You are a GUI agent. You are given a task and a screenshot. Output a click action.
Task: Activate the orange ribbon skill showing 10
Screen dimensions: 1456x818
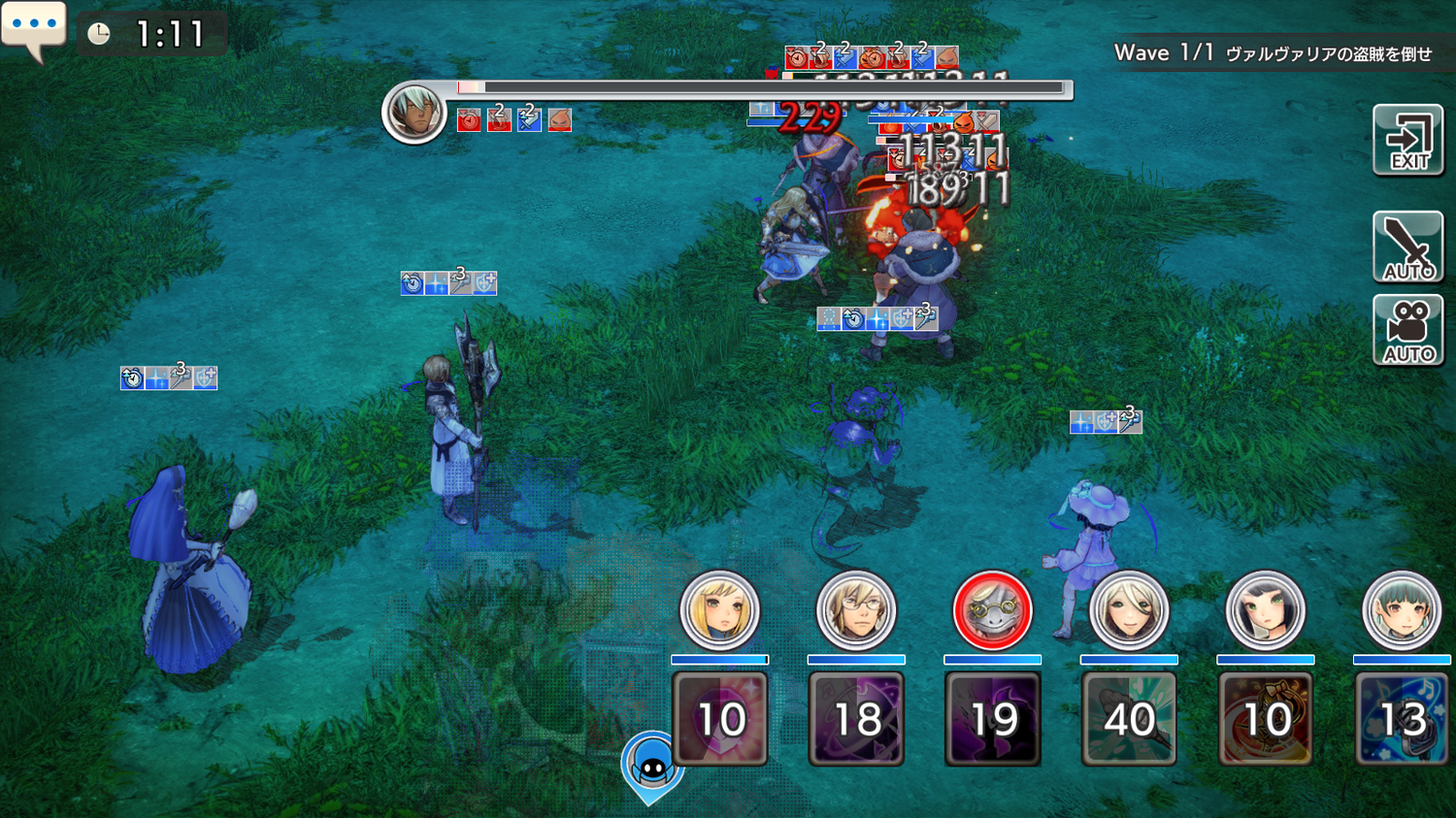coord(1265,719)
